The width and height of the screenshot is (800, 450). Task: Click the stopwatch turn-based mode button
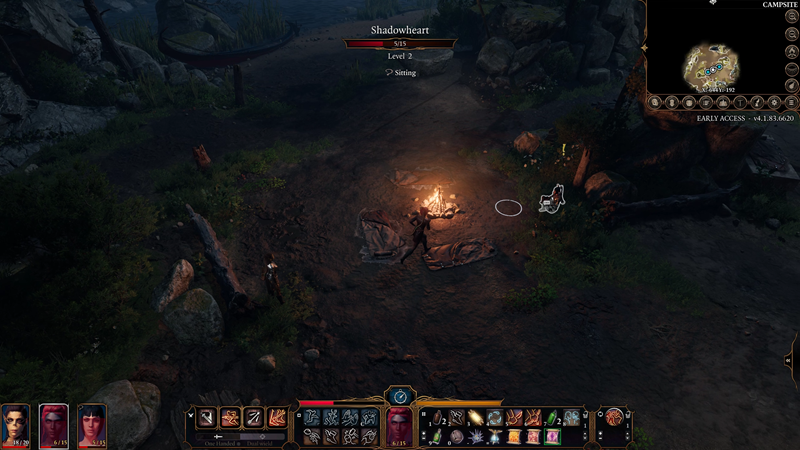point(400,396)
